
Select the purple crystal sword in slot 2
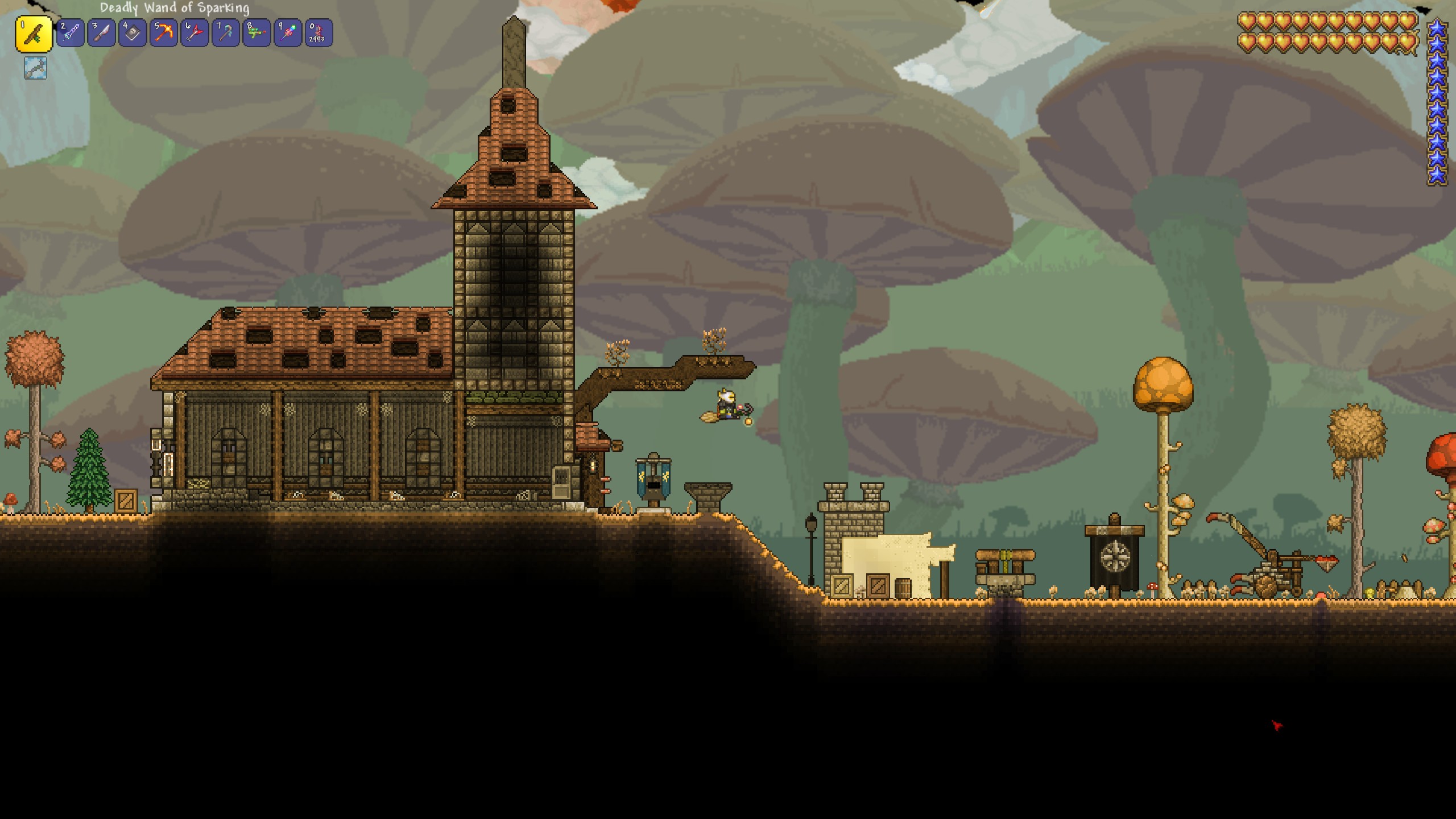click(71, 34)
